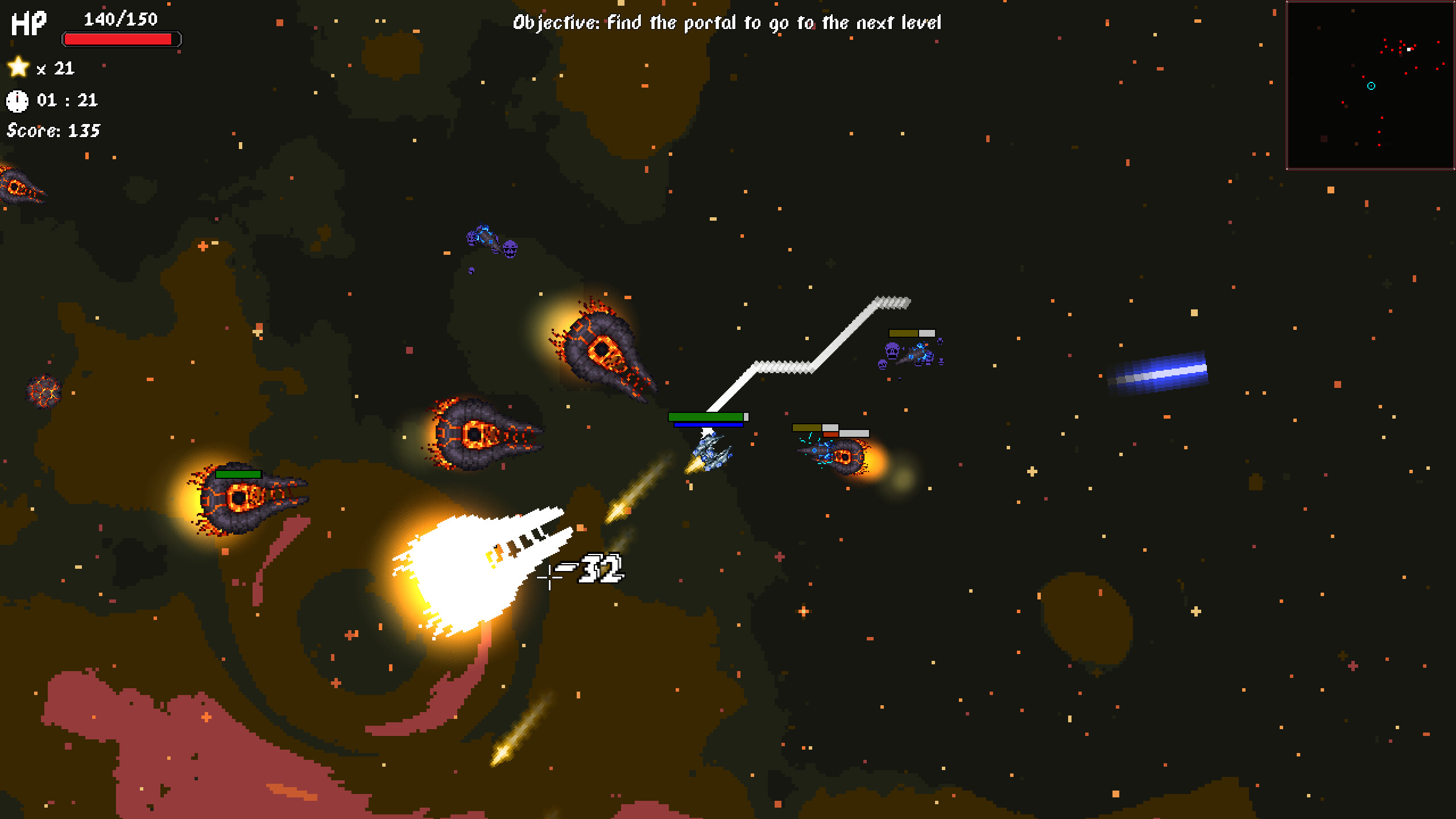The image size is (1456, 819).
Task: Click the clock timer icon
Action: (19, 101)
